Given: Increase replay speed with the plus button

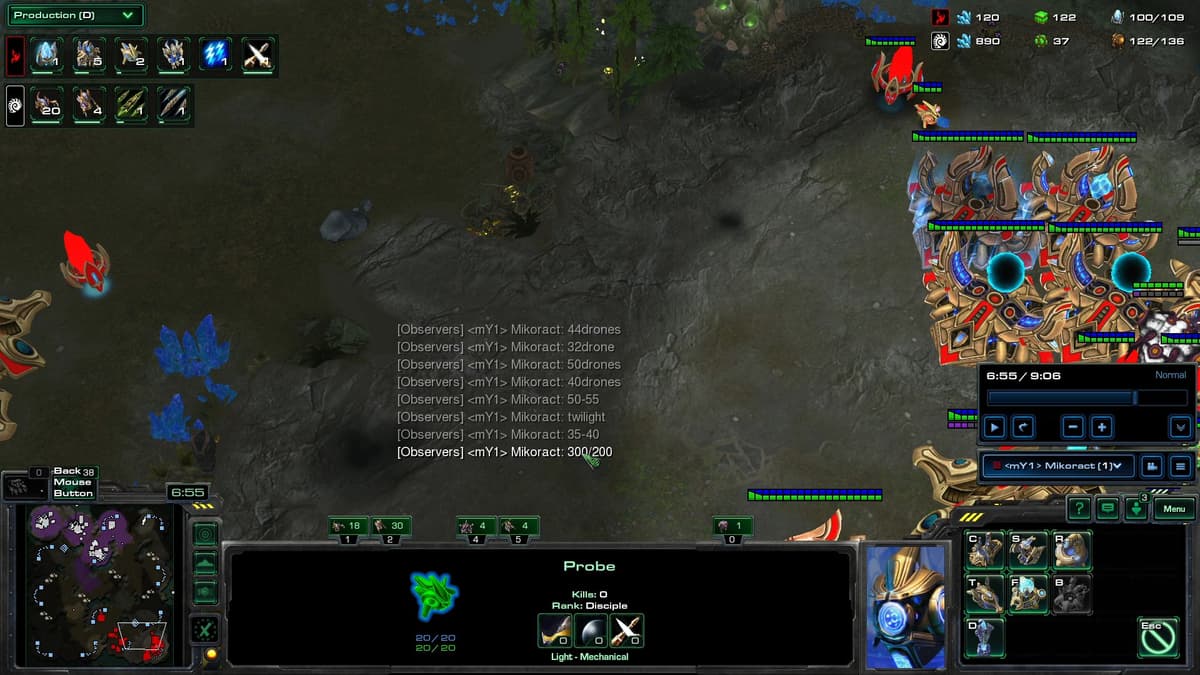Looking at the screenshot, I should tap(1102, 427).
